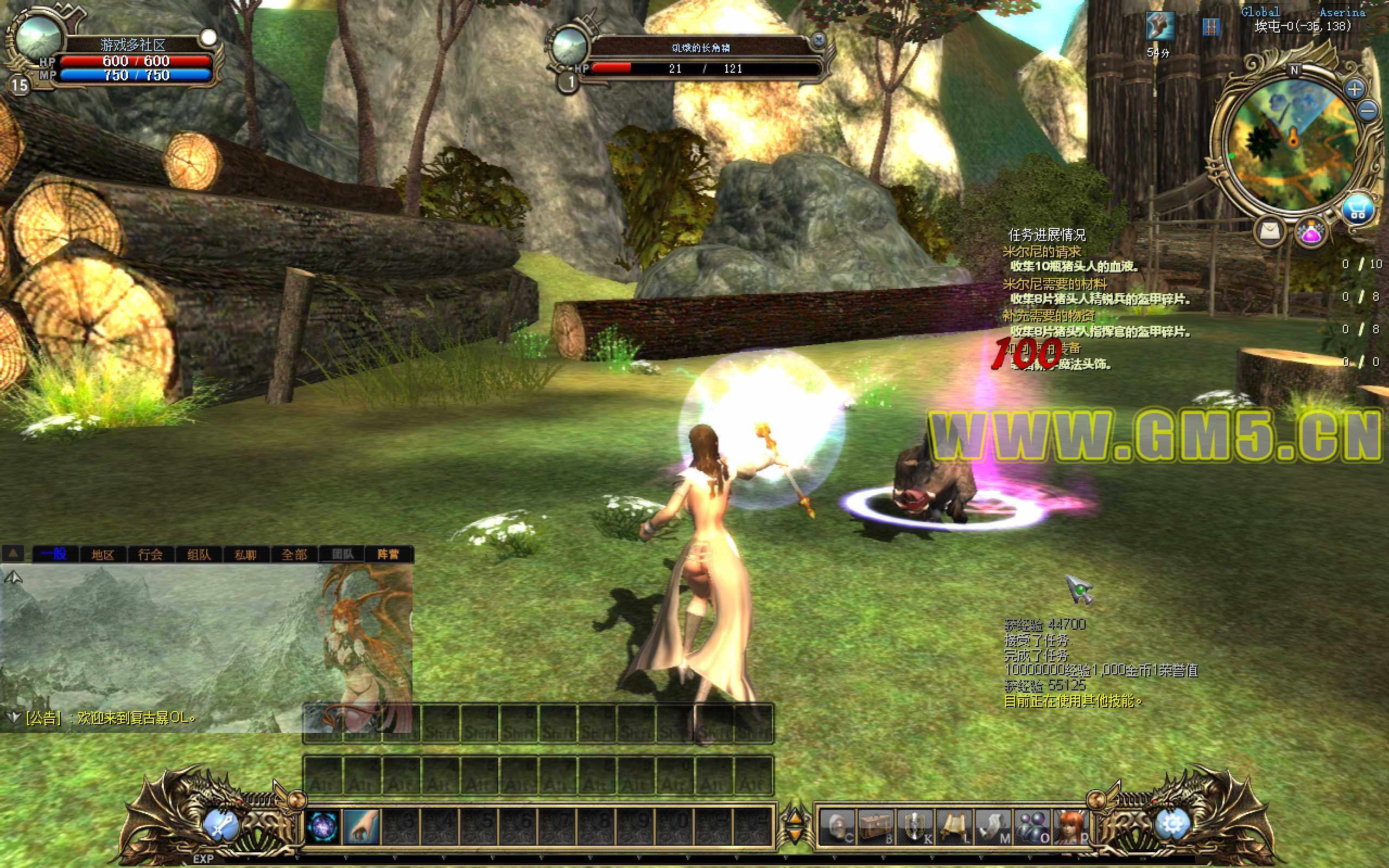This screenshot has height=868, width=1389.
Task: Zoom out the minimap with minus
Action: coord(1368,110)
